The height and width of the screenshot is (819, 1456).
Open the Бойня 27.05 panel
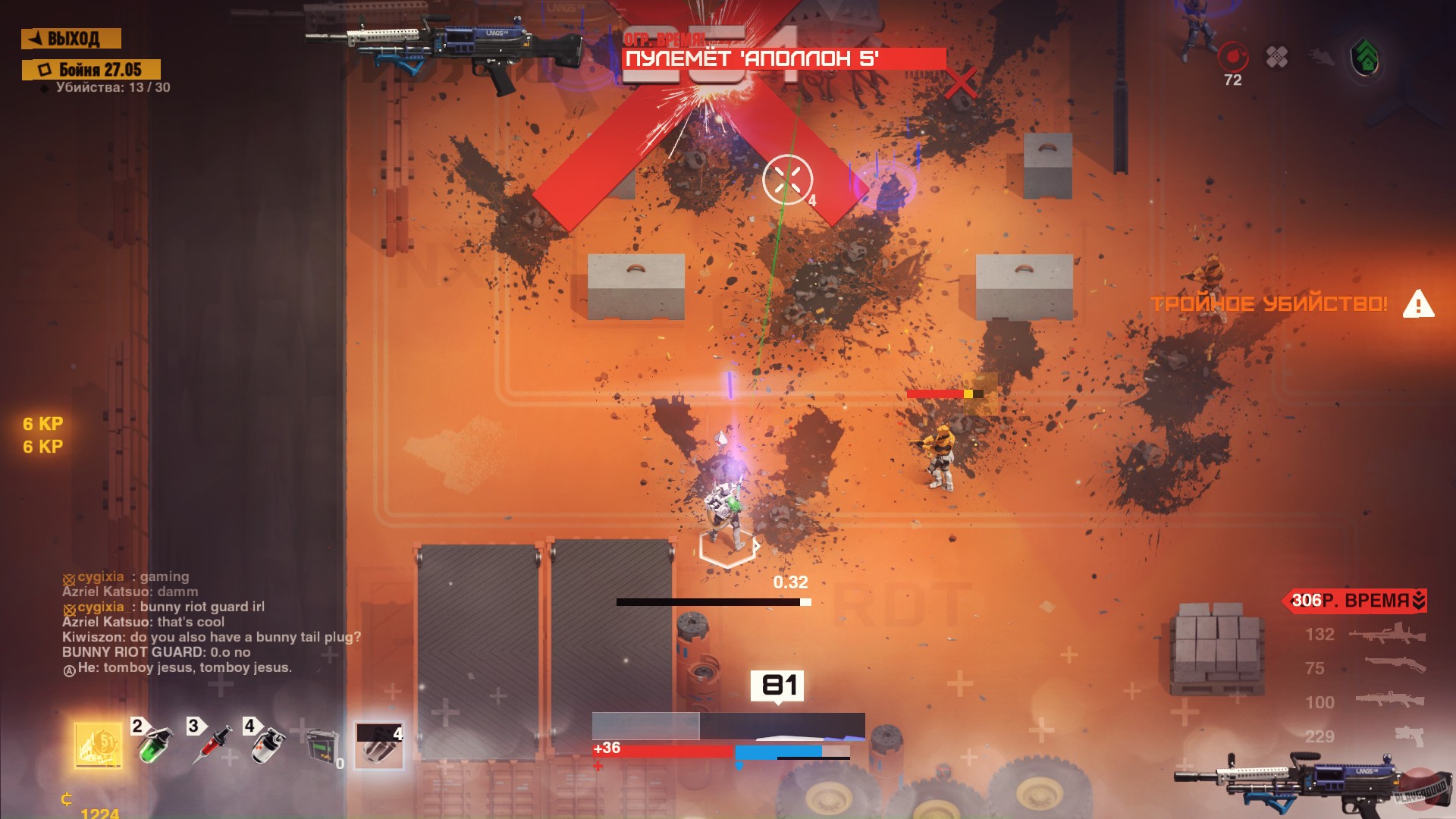point(91,67)
